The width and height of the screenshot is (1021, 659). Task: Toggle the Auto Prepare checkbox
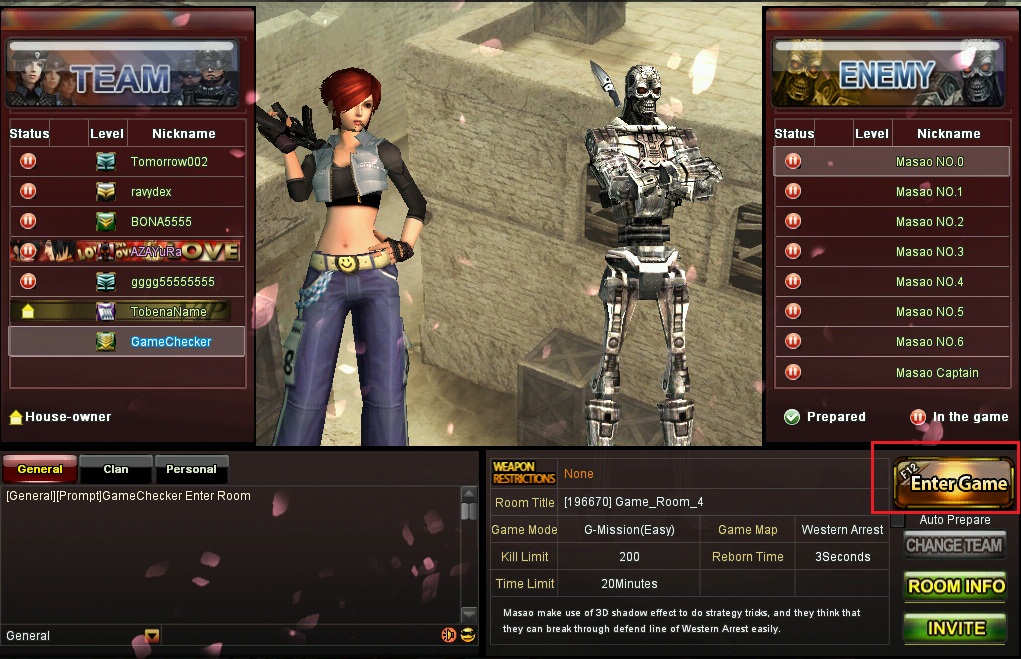898,520
